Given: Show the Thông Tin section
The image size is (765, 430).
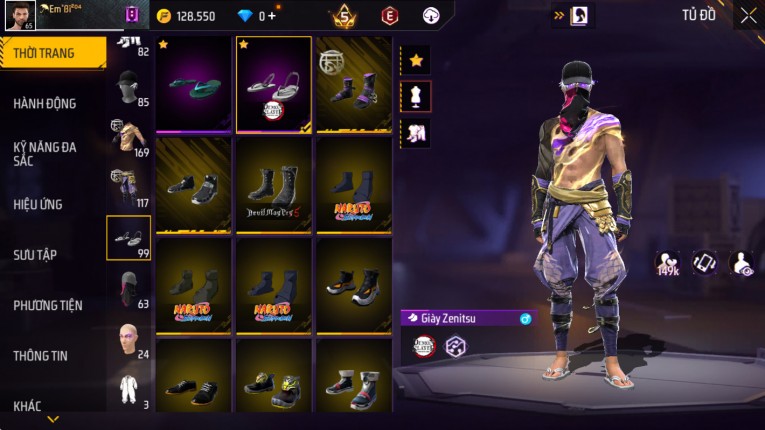Looking at the screenshot, I should tap(42, 355).
